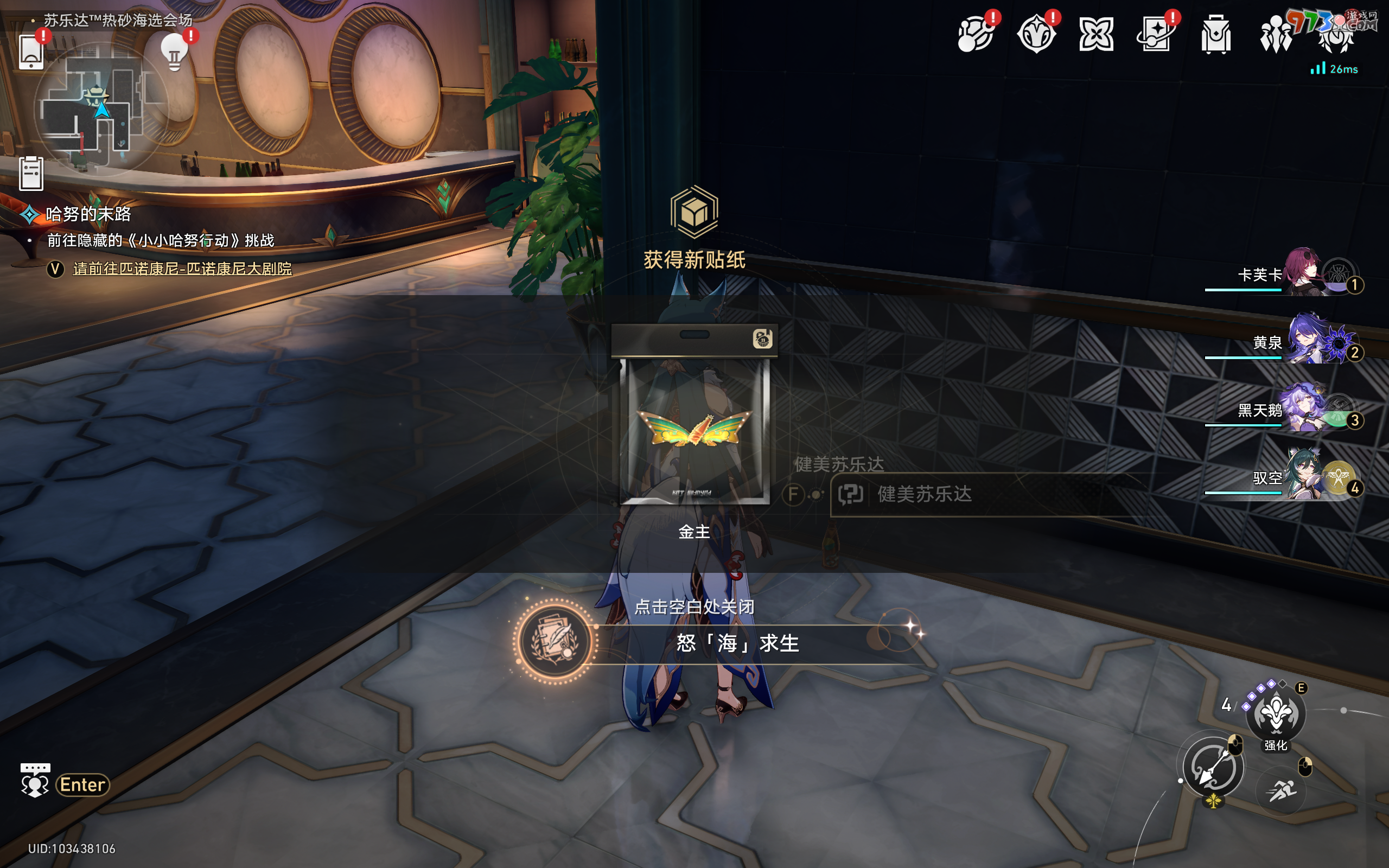Open the phone menu icon
The width and height of the screenshot is (1389, 868).
click(x=31, y=52)
